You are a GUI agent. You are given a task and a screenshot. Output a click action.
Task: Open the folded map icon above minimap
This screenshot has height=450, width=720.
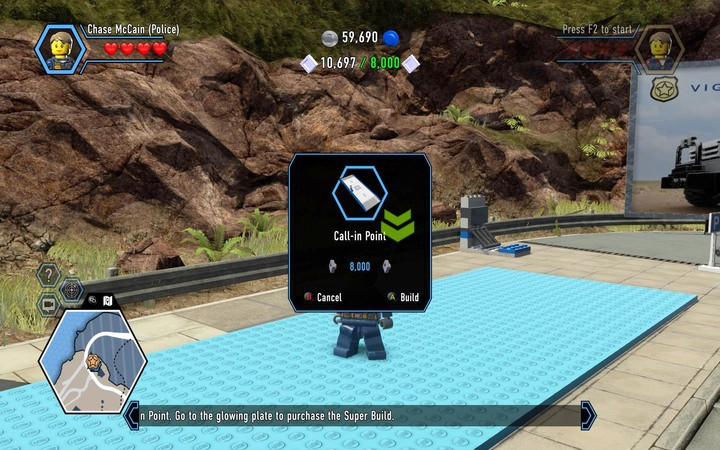click(x=107, y=300)
